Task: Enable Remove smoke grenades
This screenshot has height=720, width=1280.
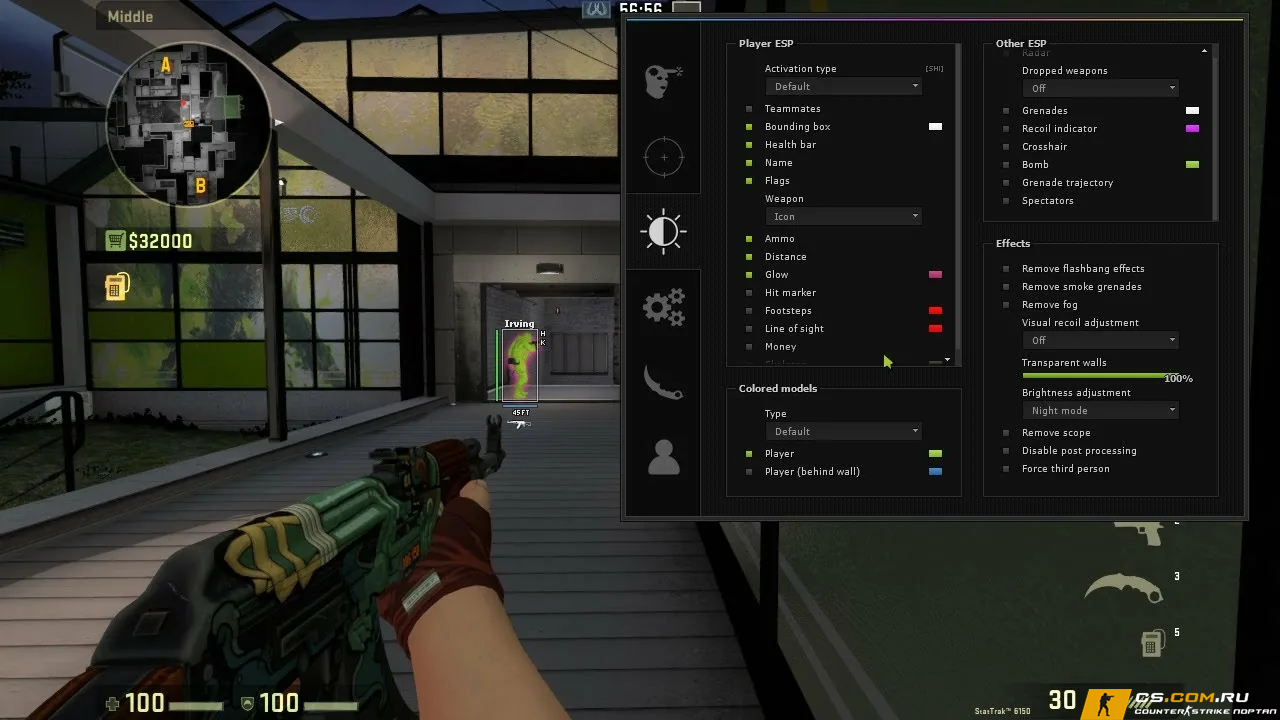Action: pos(1006,287)
